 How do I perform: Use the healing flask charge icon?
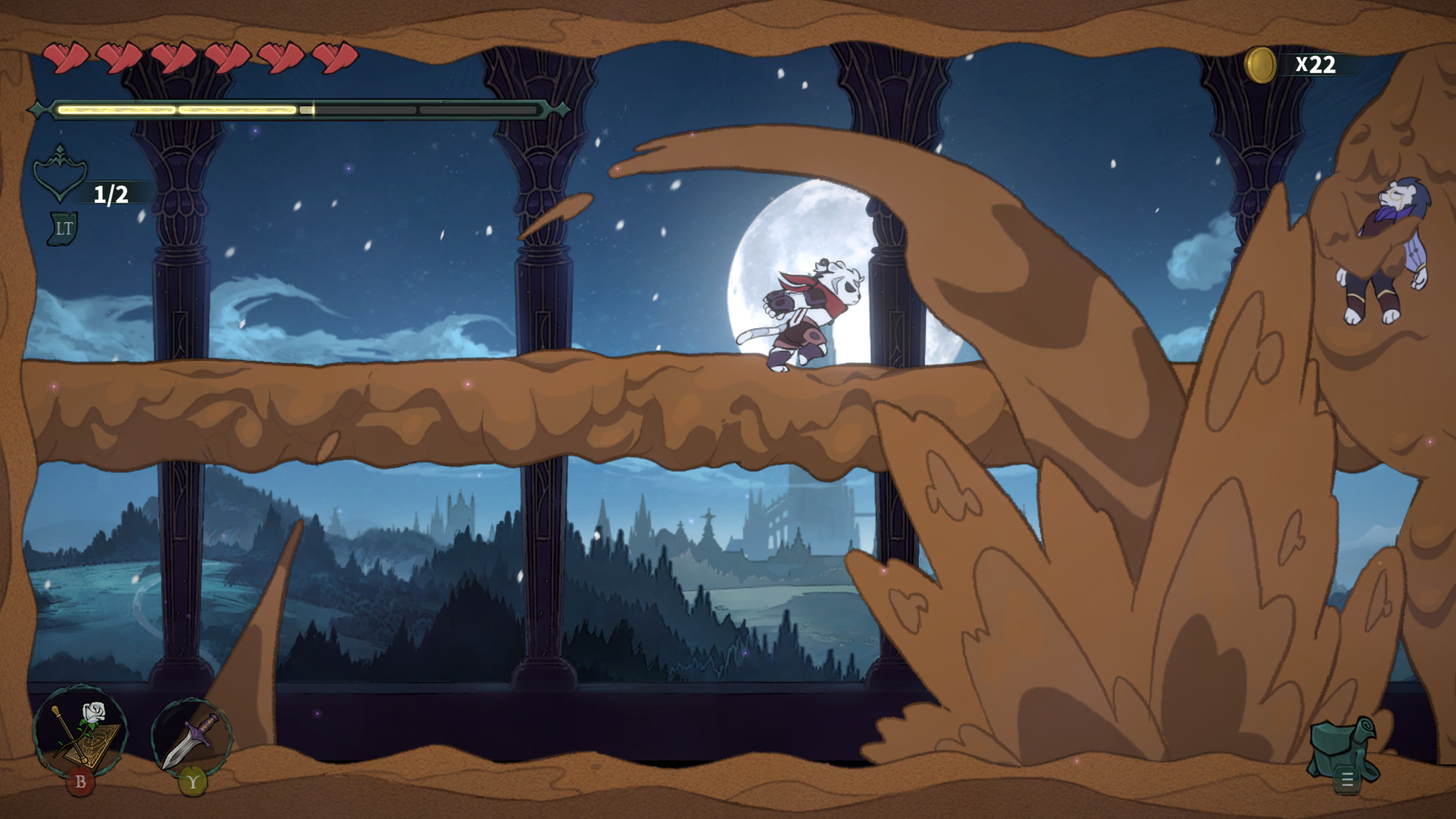(61, 176)
